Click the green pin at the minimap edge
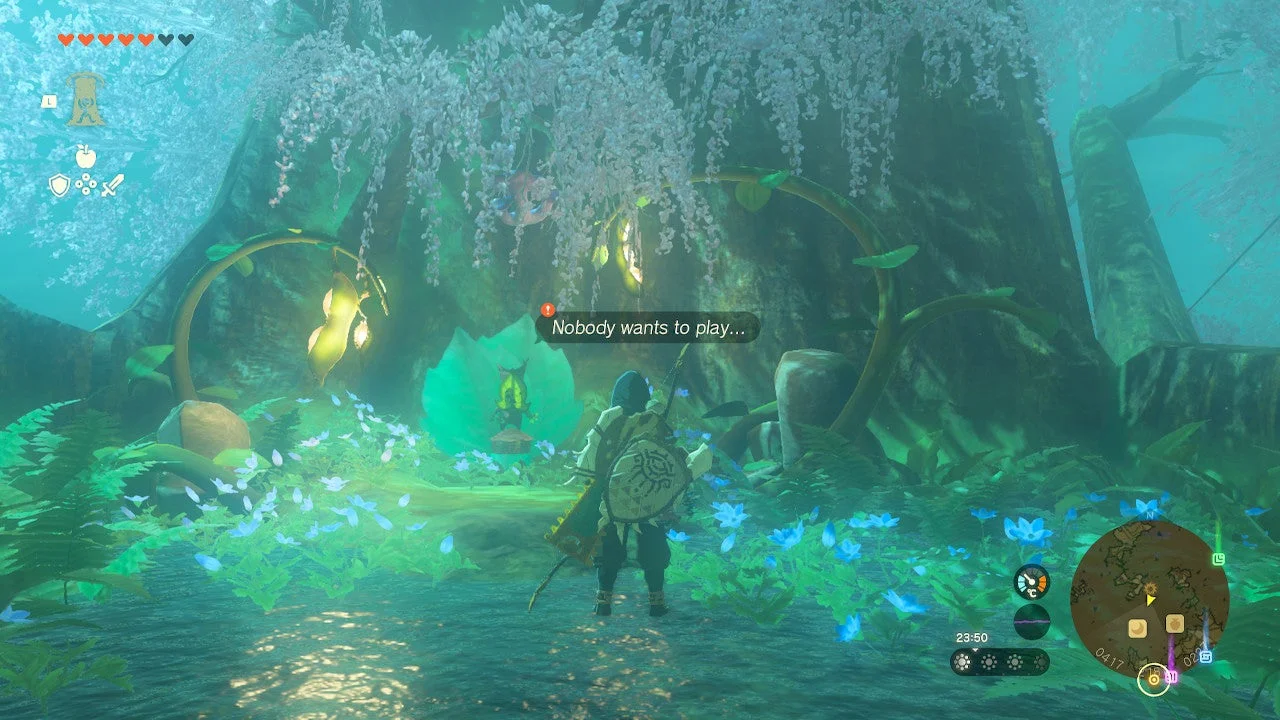This screenshot has height=720, width=1280. tap(1218, 559)
